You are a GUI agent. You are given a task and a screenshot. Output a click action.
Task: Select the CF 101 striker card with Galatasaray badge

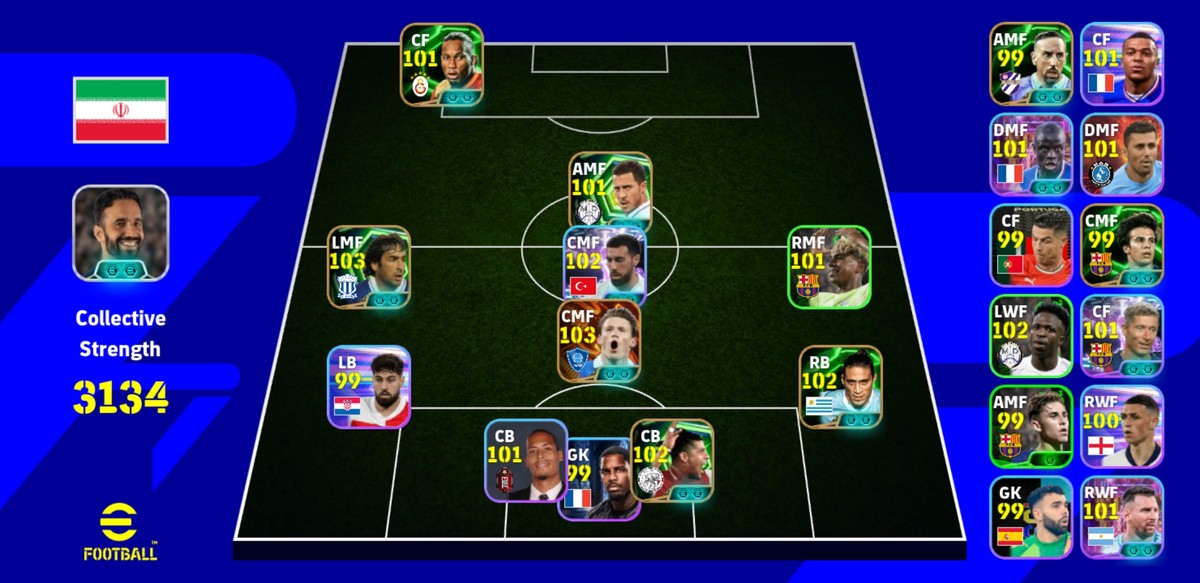coord(442,64)
